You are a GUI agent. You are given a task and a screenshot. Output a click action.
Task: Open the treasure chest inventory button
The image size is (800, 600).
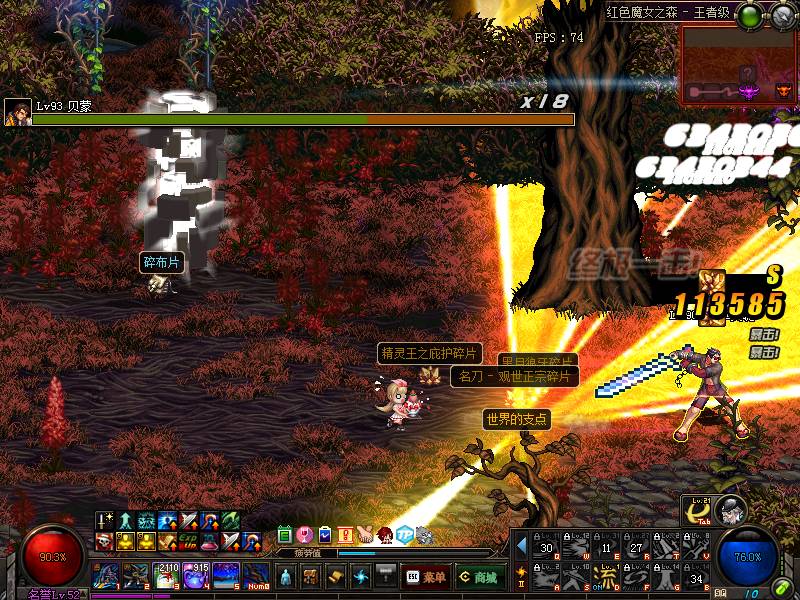pos(310,577)
